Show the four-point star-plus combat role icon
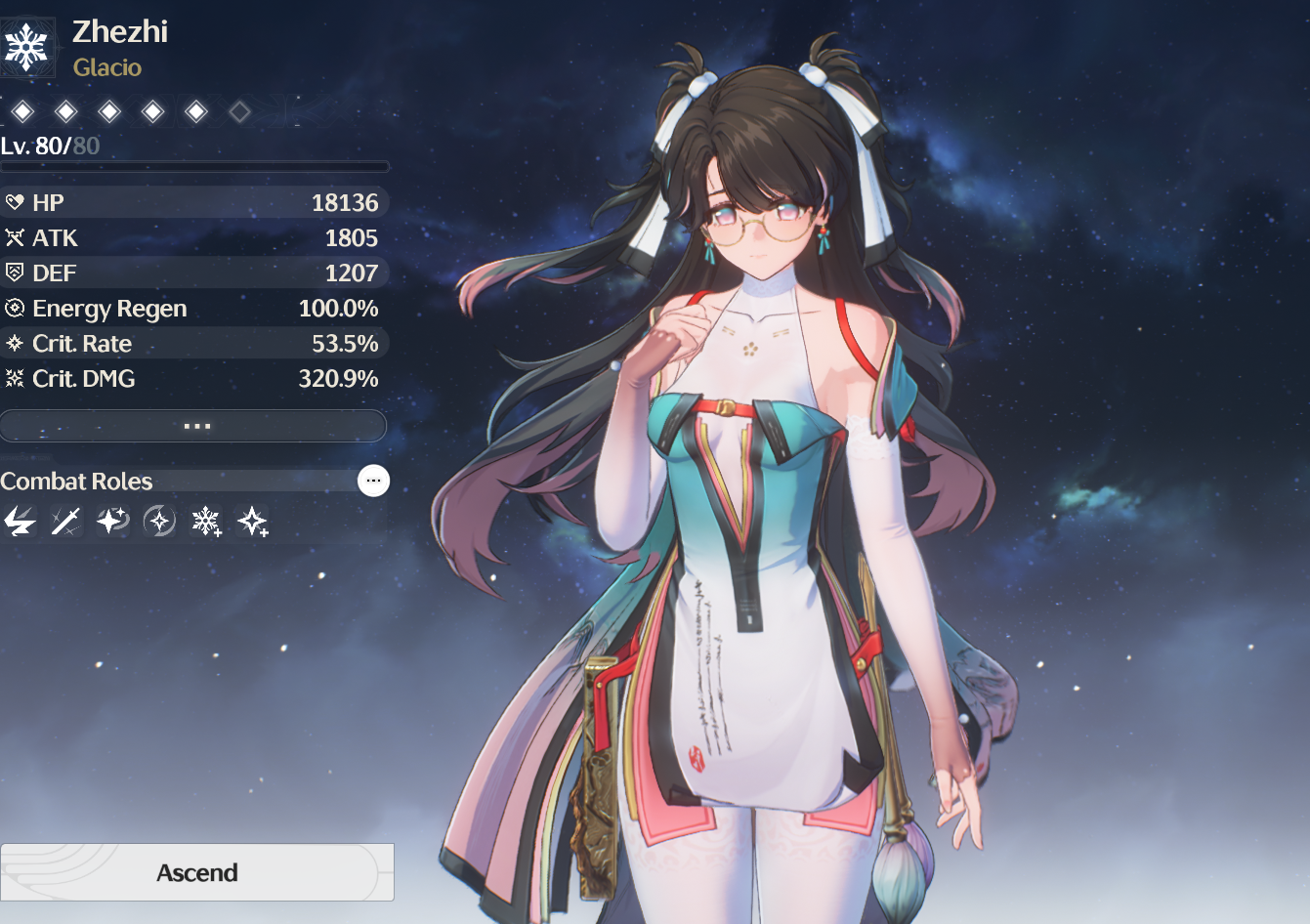1310x924 pixels. tap(253, 522)
